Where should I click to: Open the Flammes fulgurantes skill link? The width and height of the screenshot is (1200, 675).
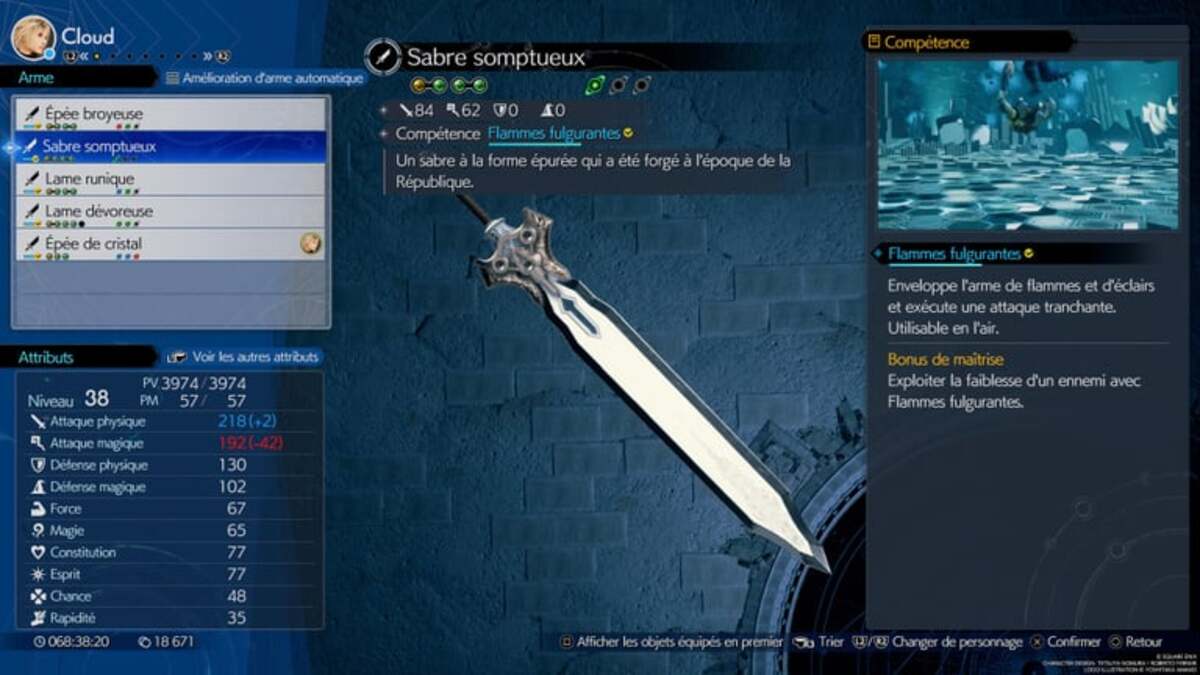pos(553,133)
